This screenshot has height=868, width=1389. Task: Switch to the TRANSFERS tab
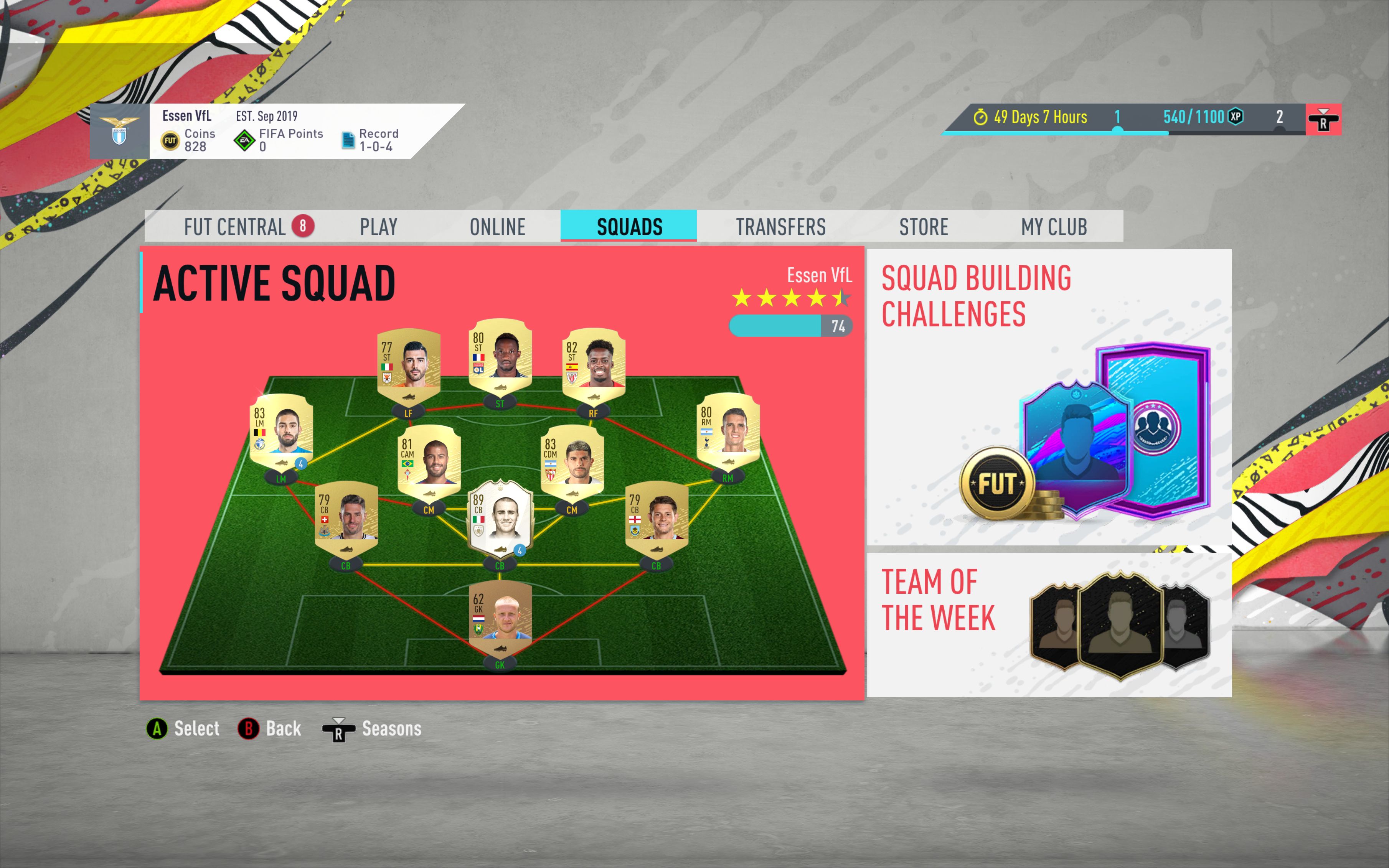point(782,226)
